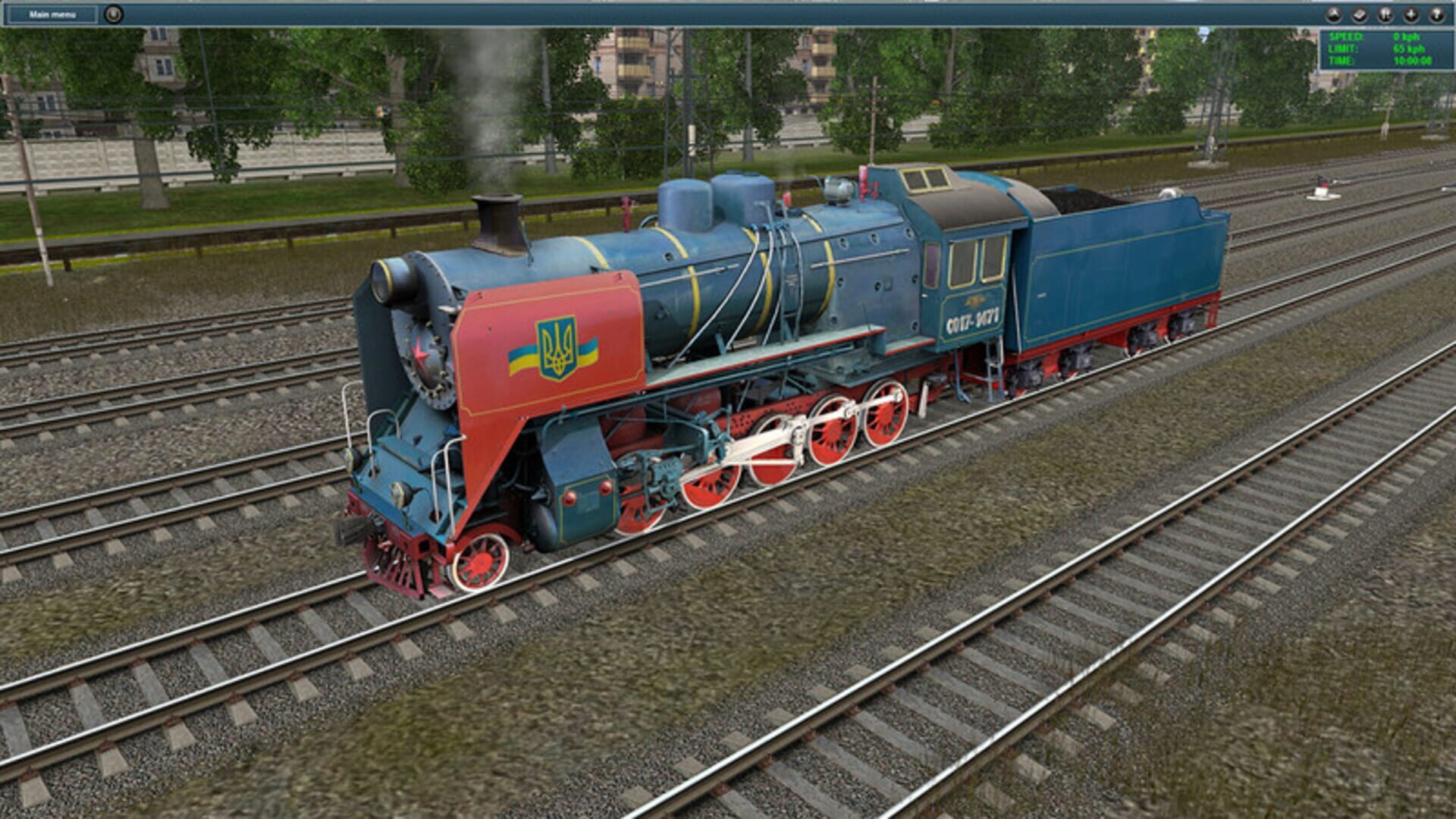Click the pause control icon in top-right toolbar
The height and width of the screenshot is (819, 1456).
[x=1385, y=14]
